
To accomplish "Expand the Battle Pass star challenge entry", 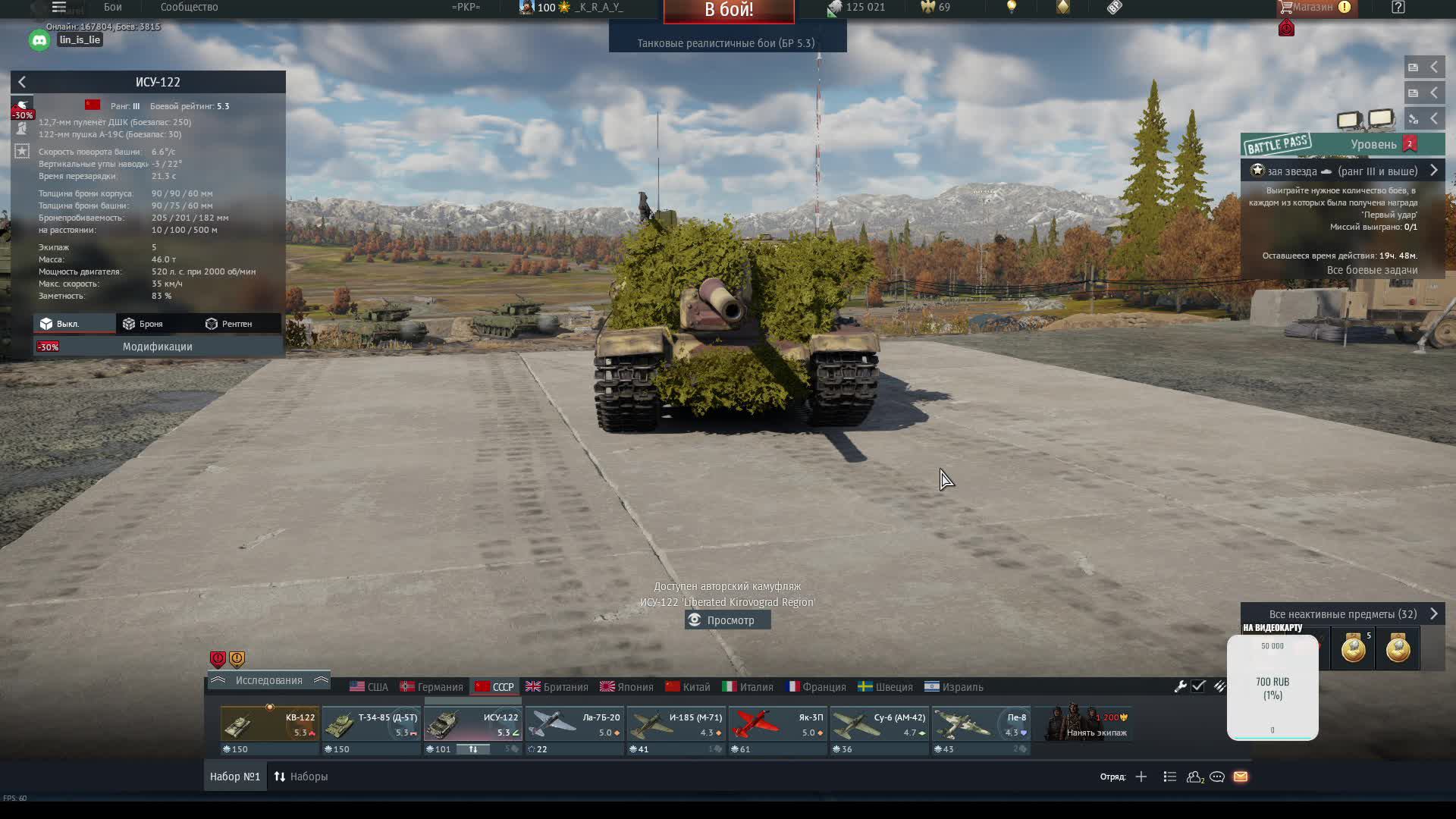I will point(1434,171).
